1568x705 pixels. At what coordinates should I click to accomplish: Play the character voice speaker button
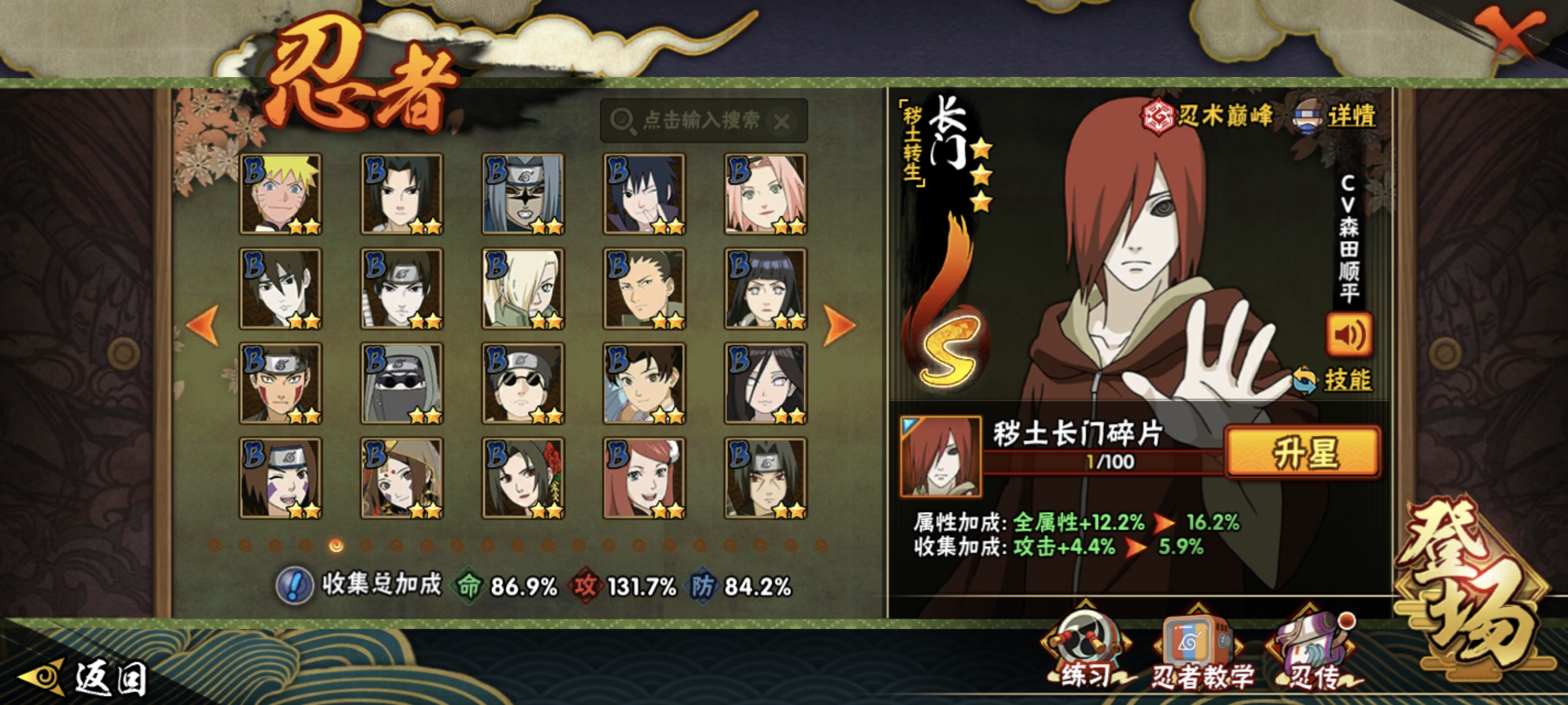tap(1349, 335)
